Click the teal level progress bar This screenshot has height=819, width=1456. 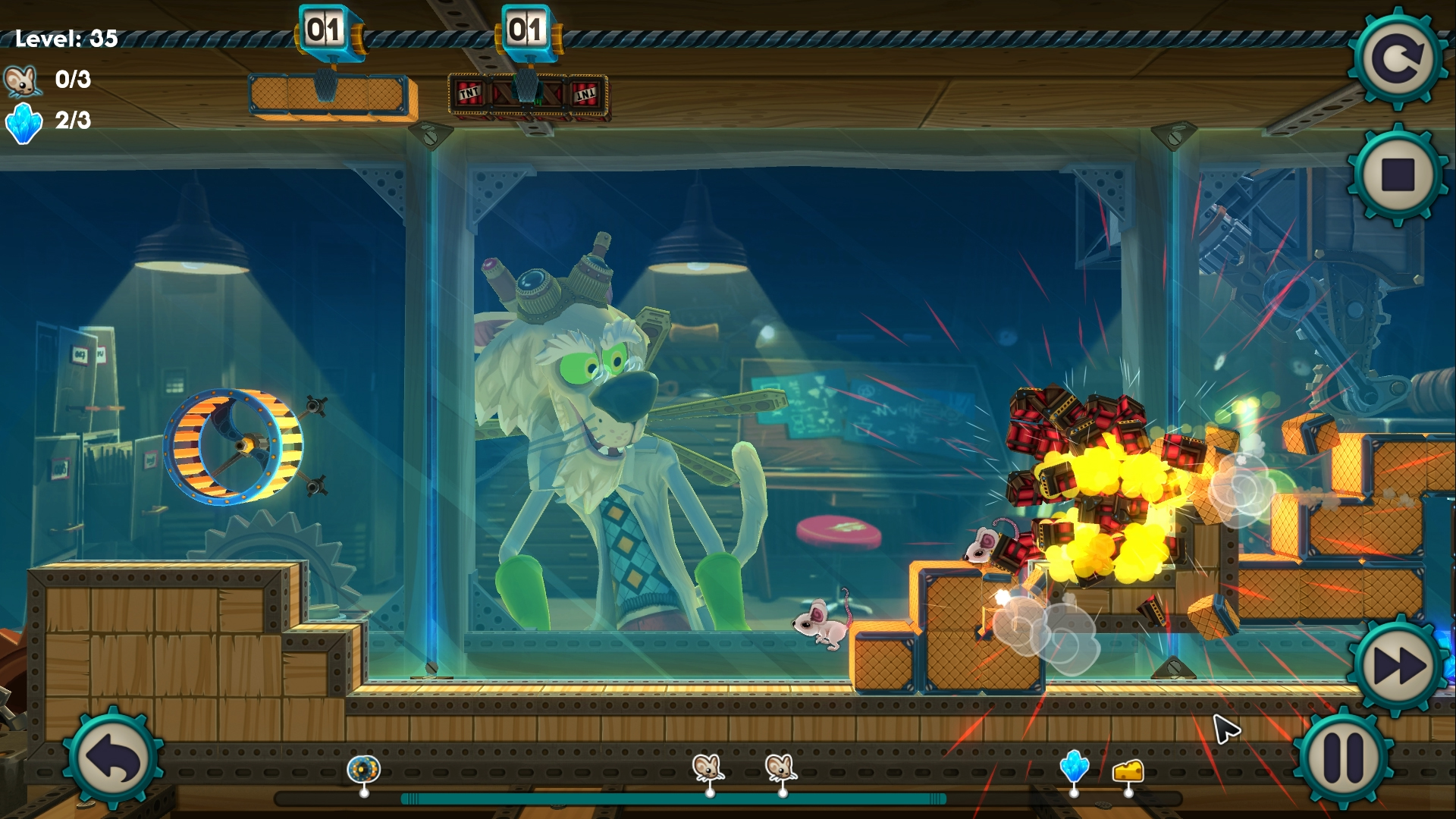pos(664,799)
